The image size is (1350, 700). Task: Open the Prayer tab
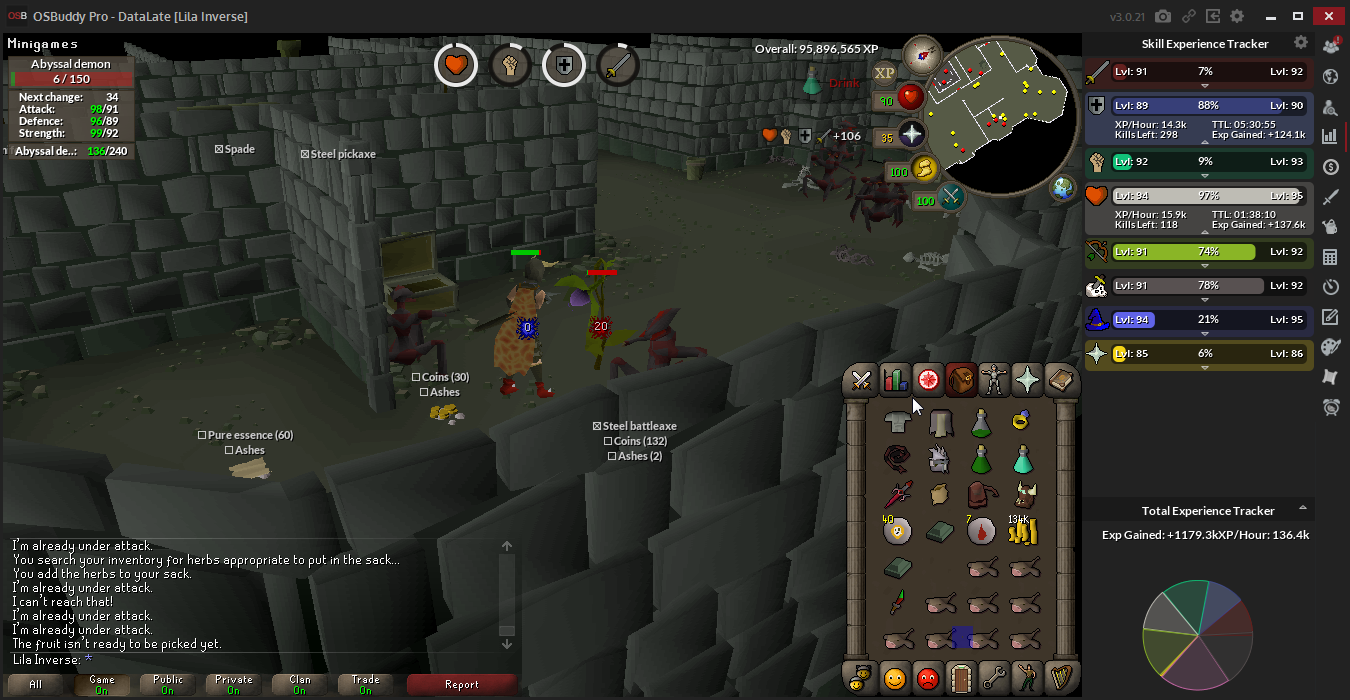point(1027,380)
